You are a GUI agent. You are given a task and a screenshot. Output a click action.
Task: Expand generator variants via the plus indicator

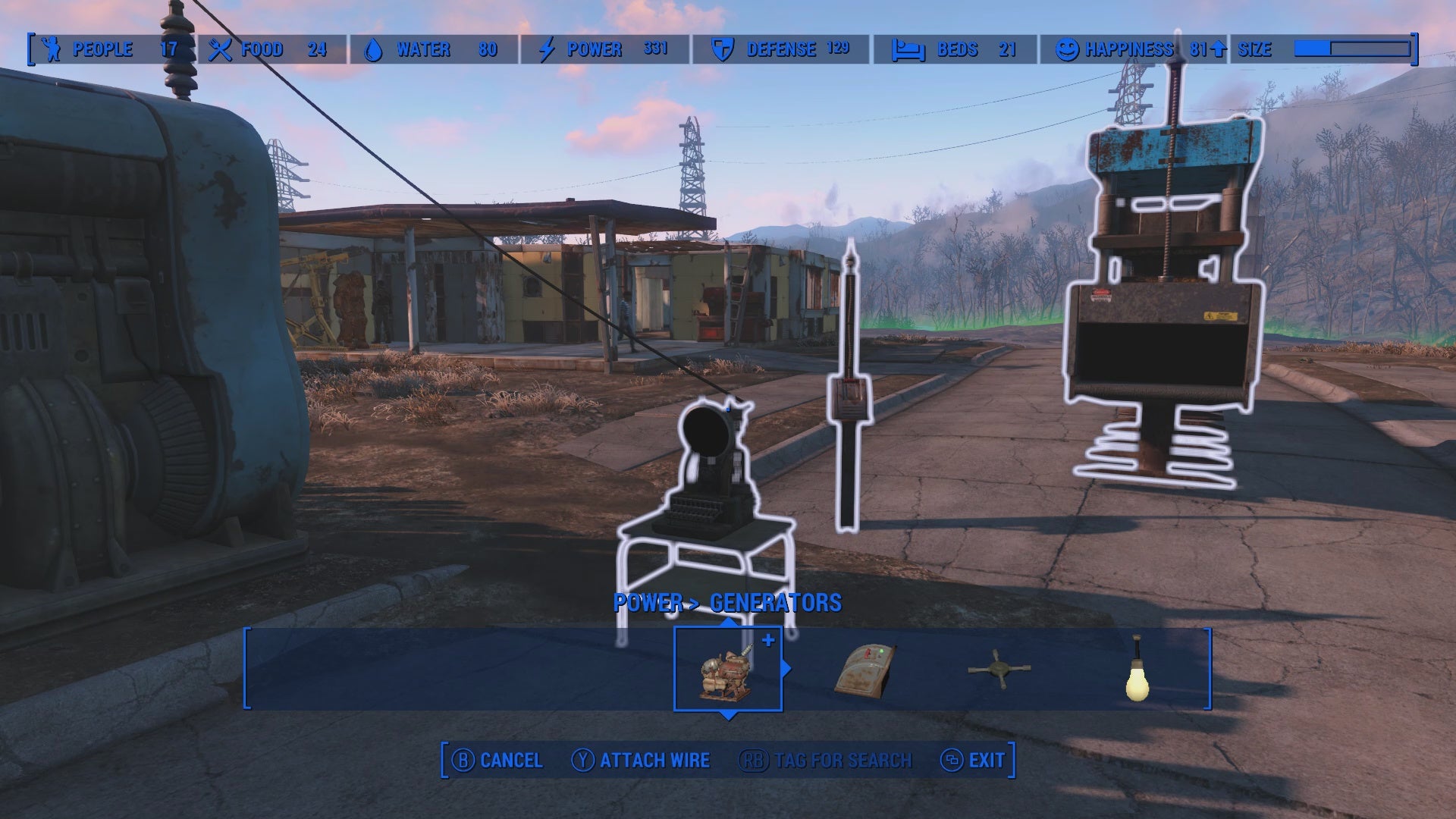click(768, 639)
